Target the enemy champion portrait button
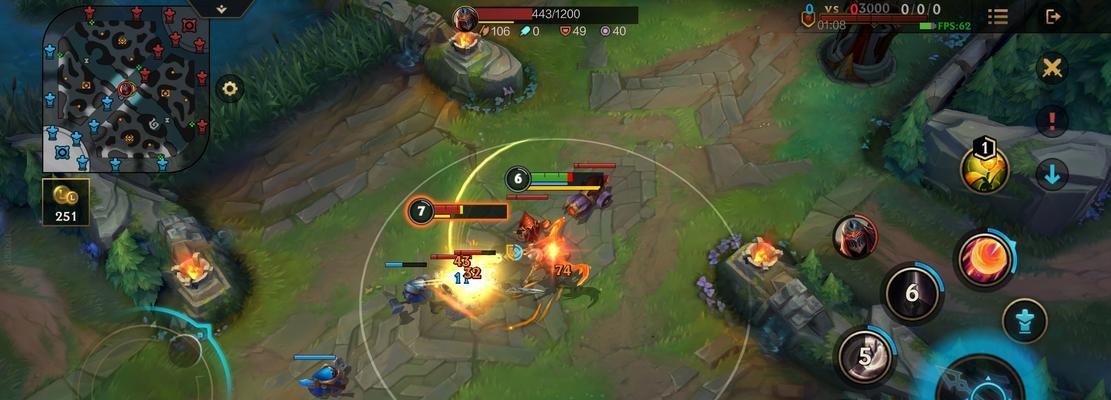 [x=855, y=237]
